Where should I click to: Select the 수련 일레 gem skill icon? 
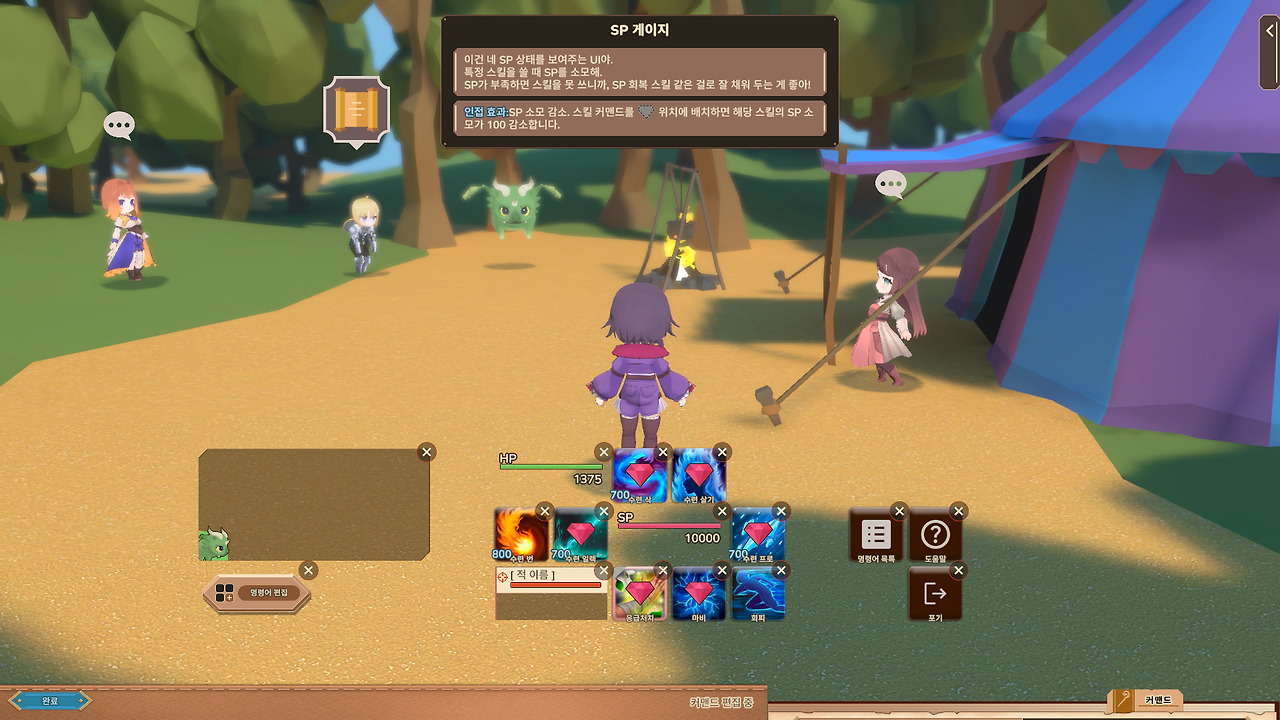click(577, 537)
